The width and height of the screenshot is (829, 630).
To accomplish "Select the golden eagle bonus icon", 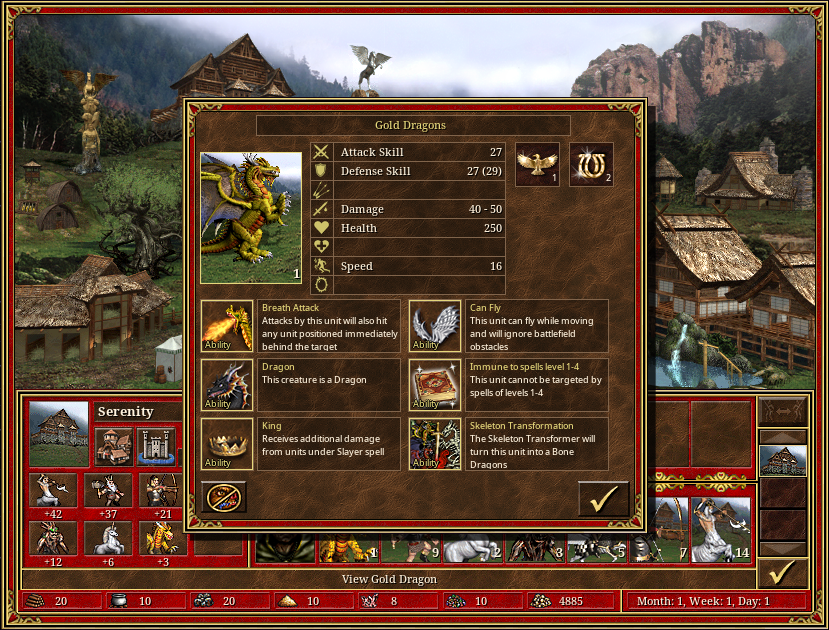I will click(x=537, y=165).
